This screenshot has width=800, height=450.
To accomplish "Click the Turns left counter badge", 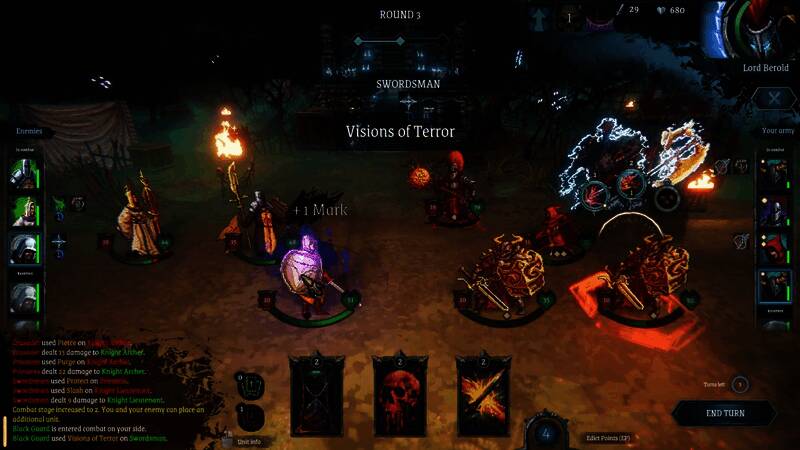I will (x=739, y=385).
